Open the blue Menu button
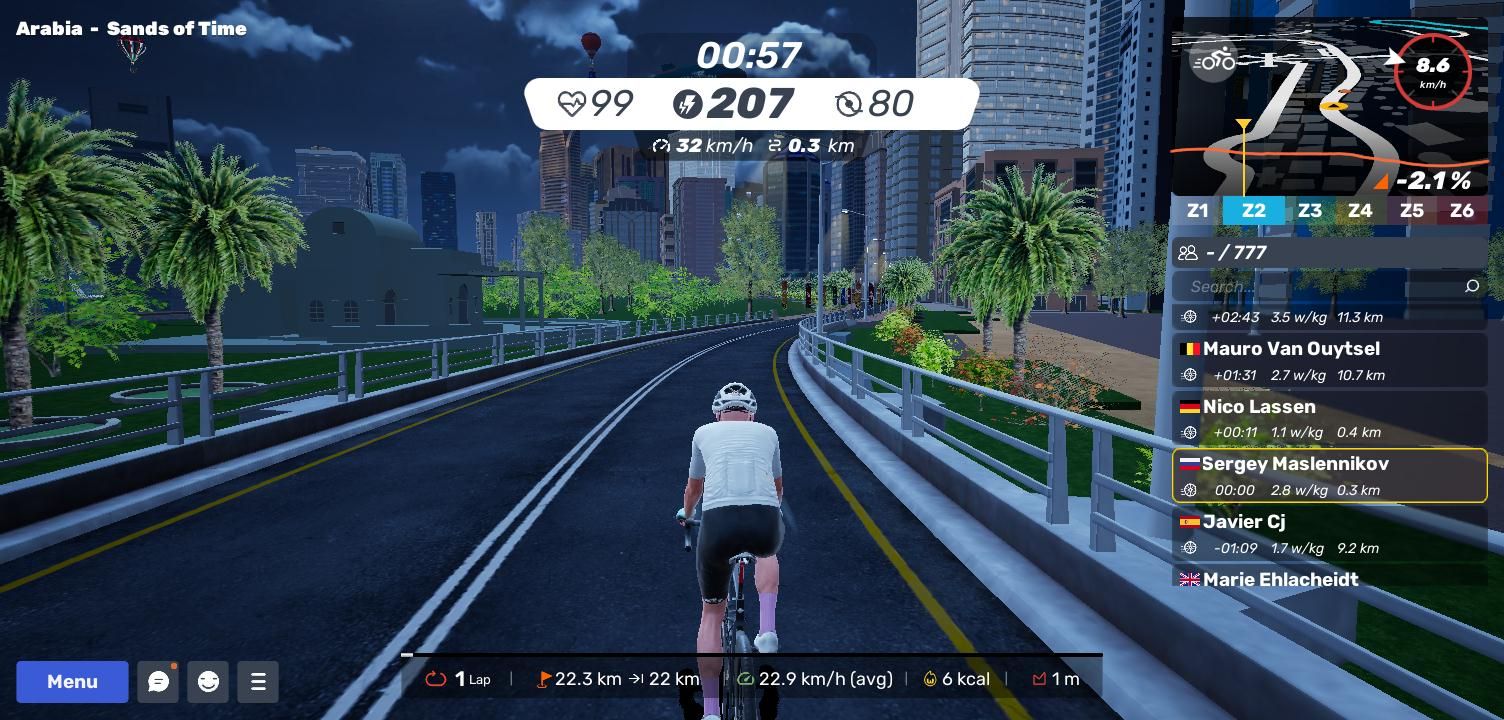Screen dimensions: 1504x720 [x=72, y=682]
